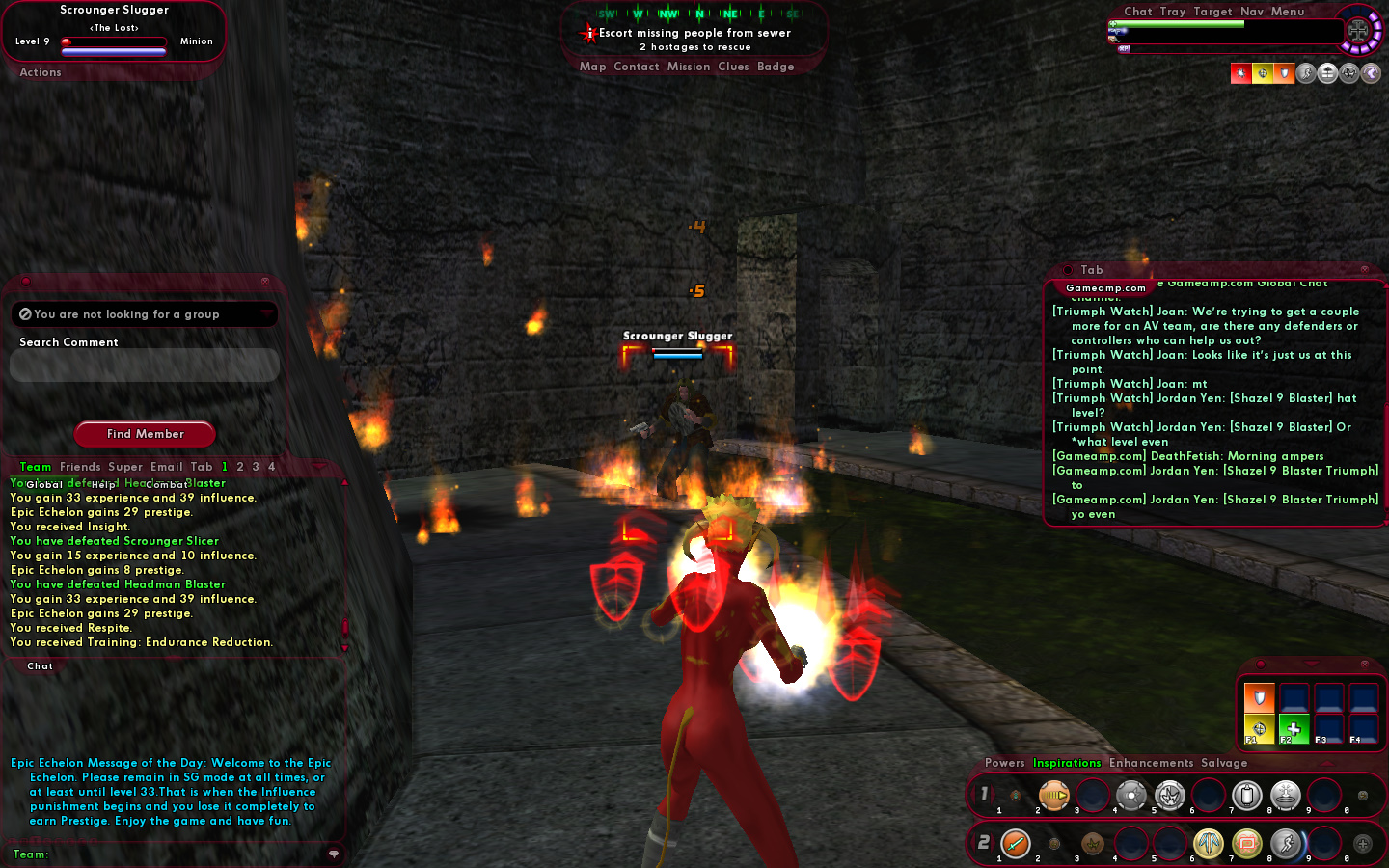The width and height of the screenshot is (1389, 868).
Task: Click the Find Member button
Action: pyautogui.click(x=145, y=434)
